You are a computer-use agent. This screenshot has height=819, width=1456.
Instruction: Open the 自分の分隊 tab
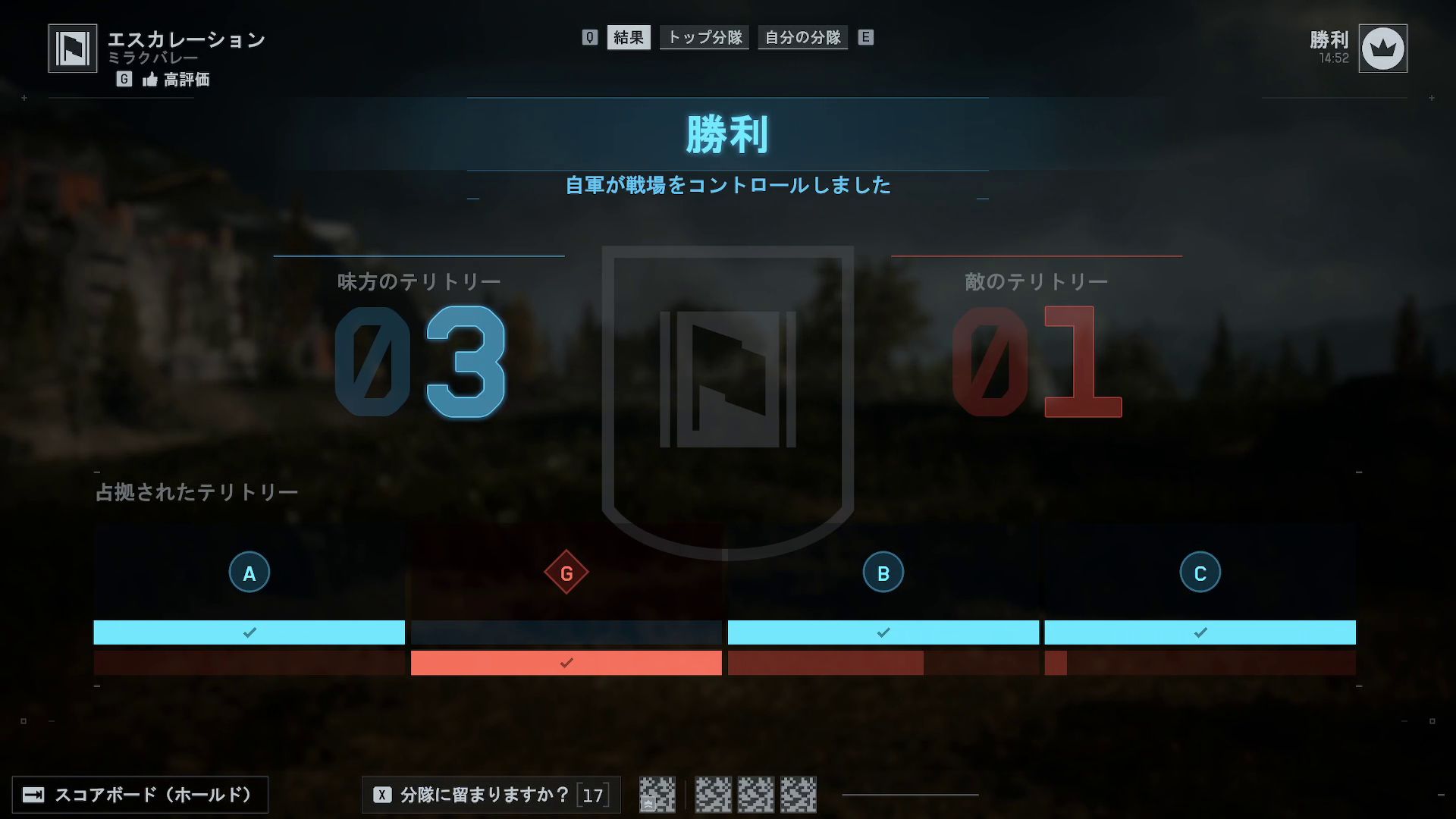click(x=802, y=36)
